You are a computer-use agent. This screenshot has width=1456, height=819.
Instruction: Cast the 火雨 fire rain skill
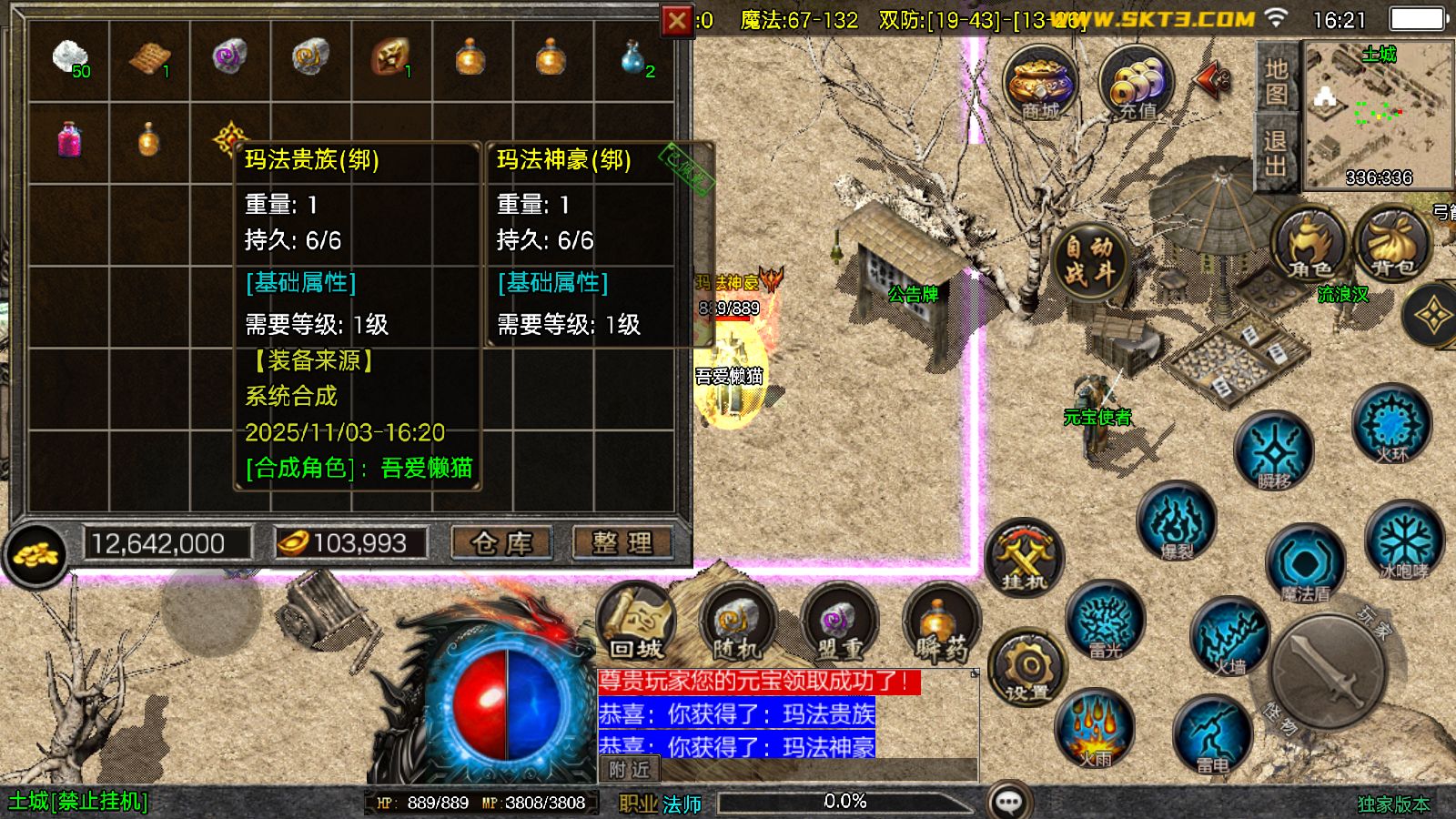[1095, 730]
